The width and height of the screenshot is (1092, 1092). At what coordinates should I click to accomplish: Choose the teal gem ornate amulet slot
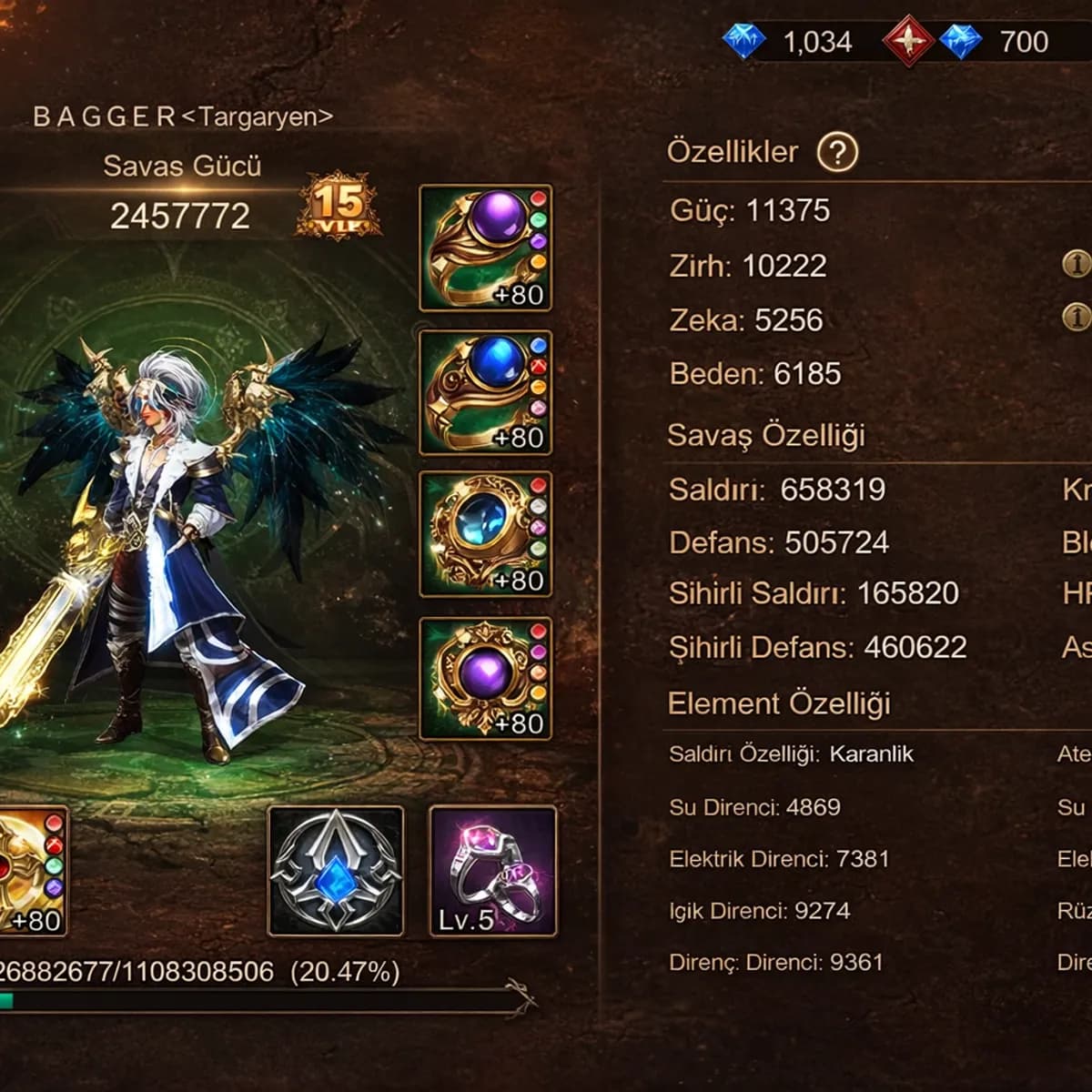pyautogui.click(x=486, y=534)
